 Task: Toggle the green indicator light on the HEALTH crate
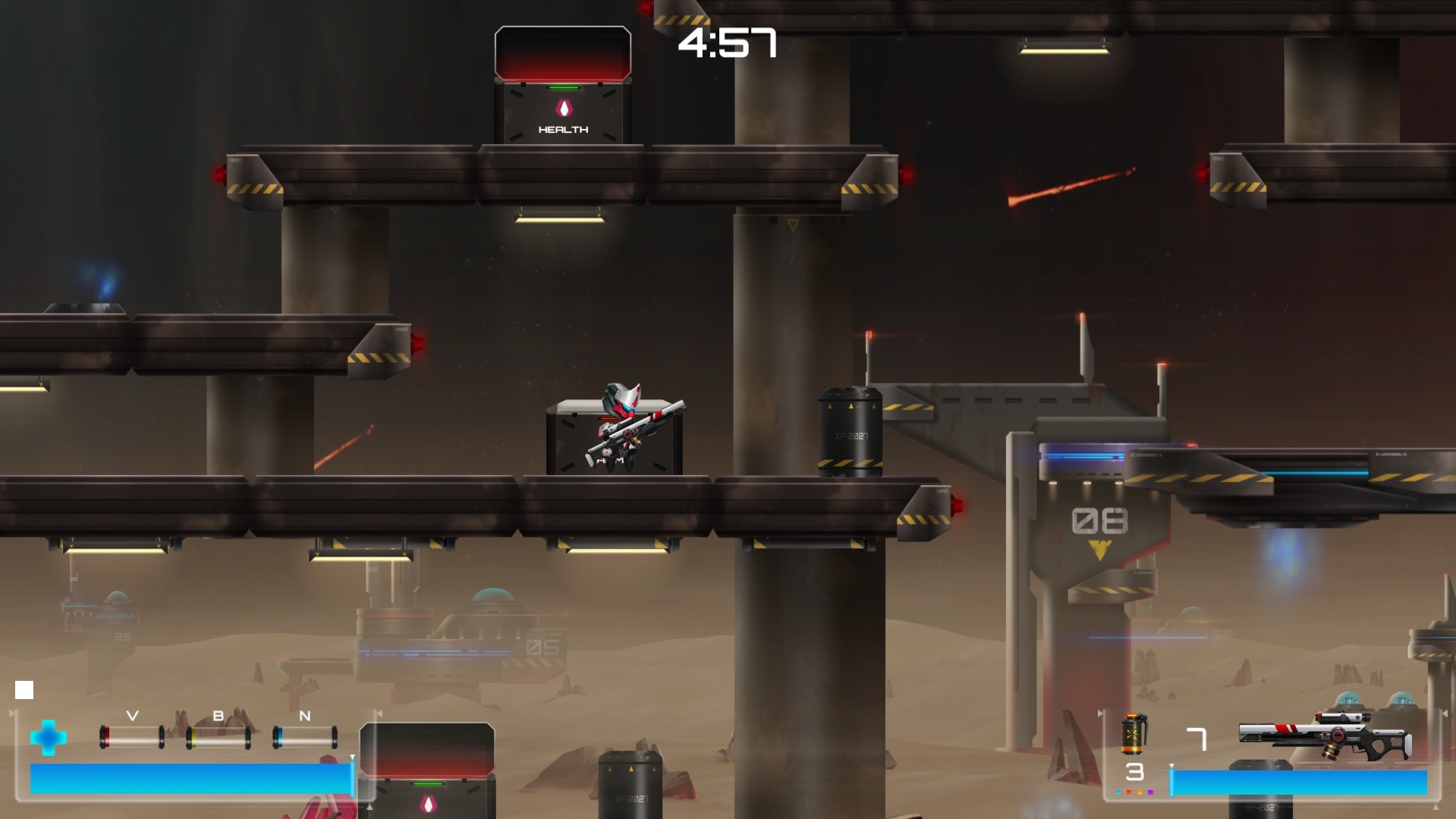pos(564,89)
